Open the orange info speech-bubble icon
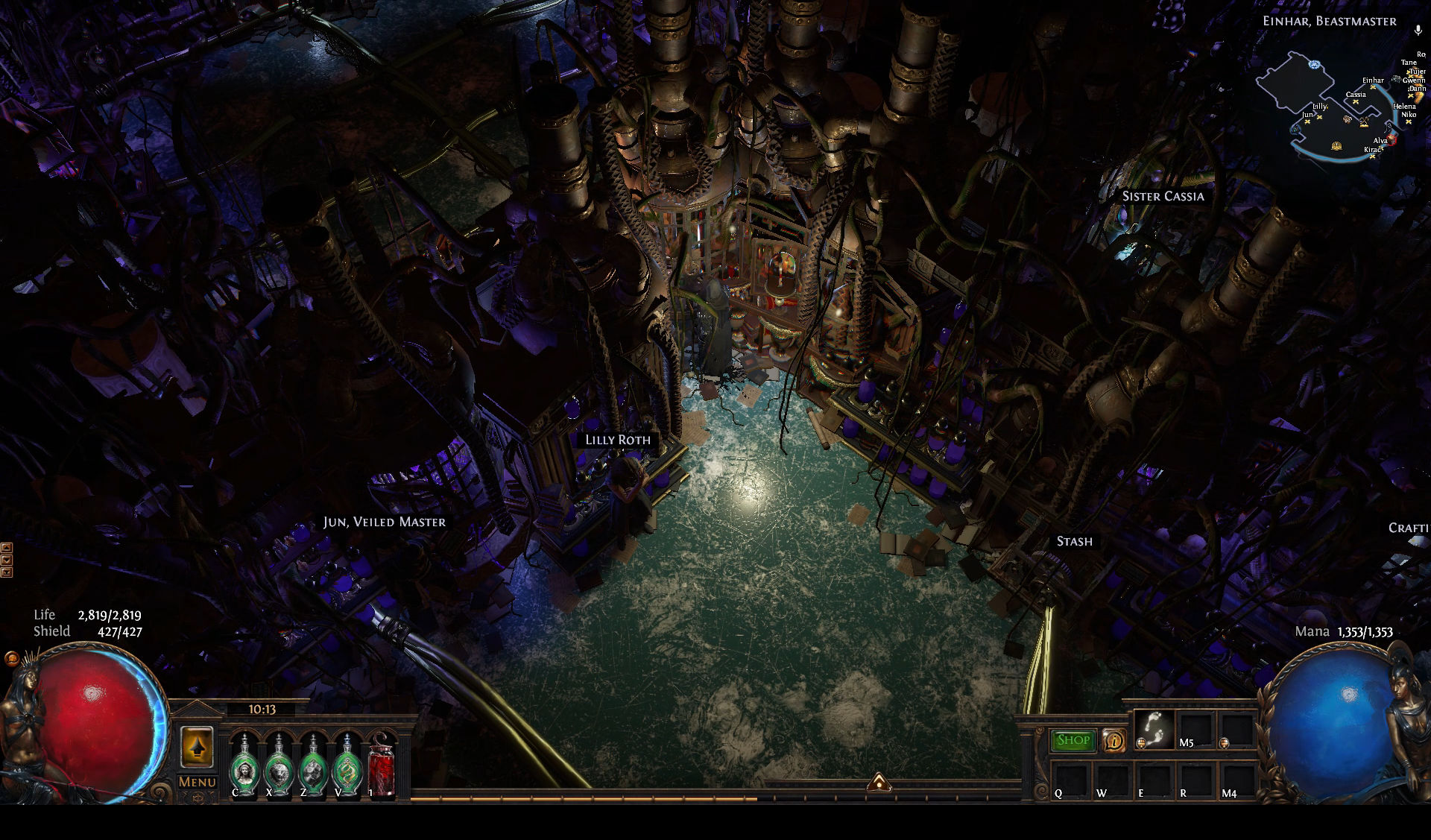 click(x=1113, y=740)
